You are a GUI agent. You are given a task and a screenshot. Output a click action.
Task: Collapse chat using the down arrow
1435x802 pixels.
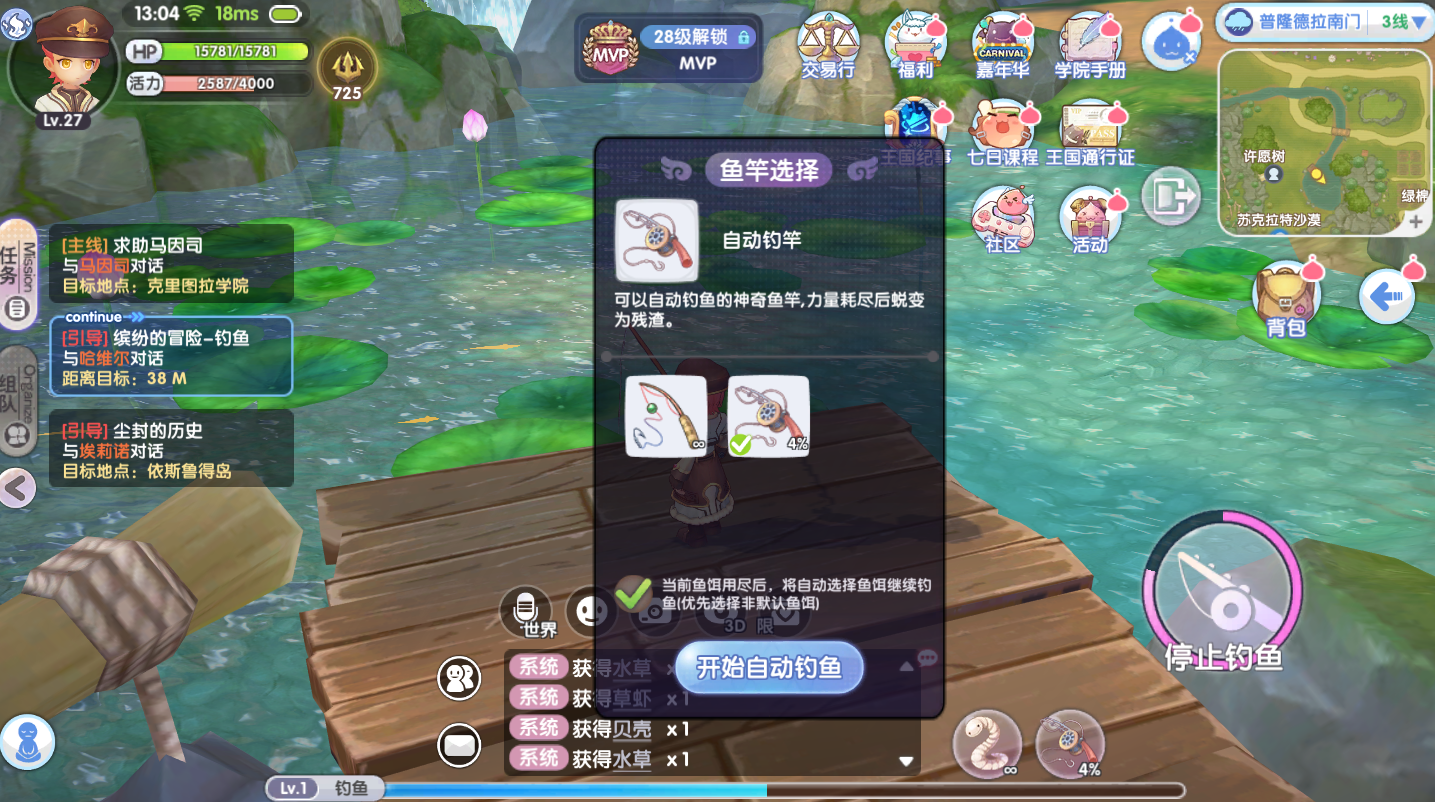click(906, 760)
